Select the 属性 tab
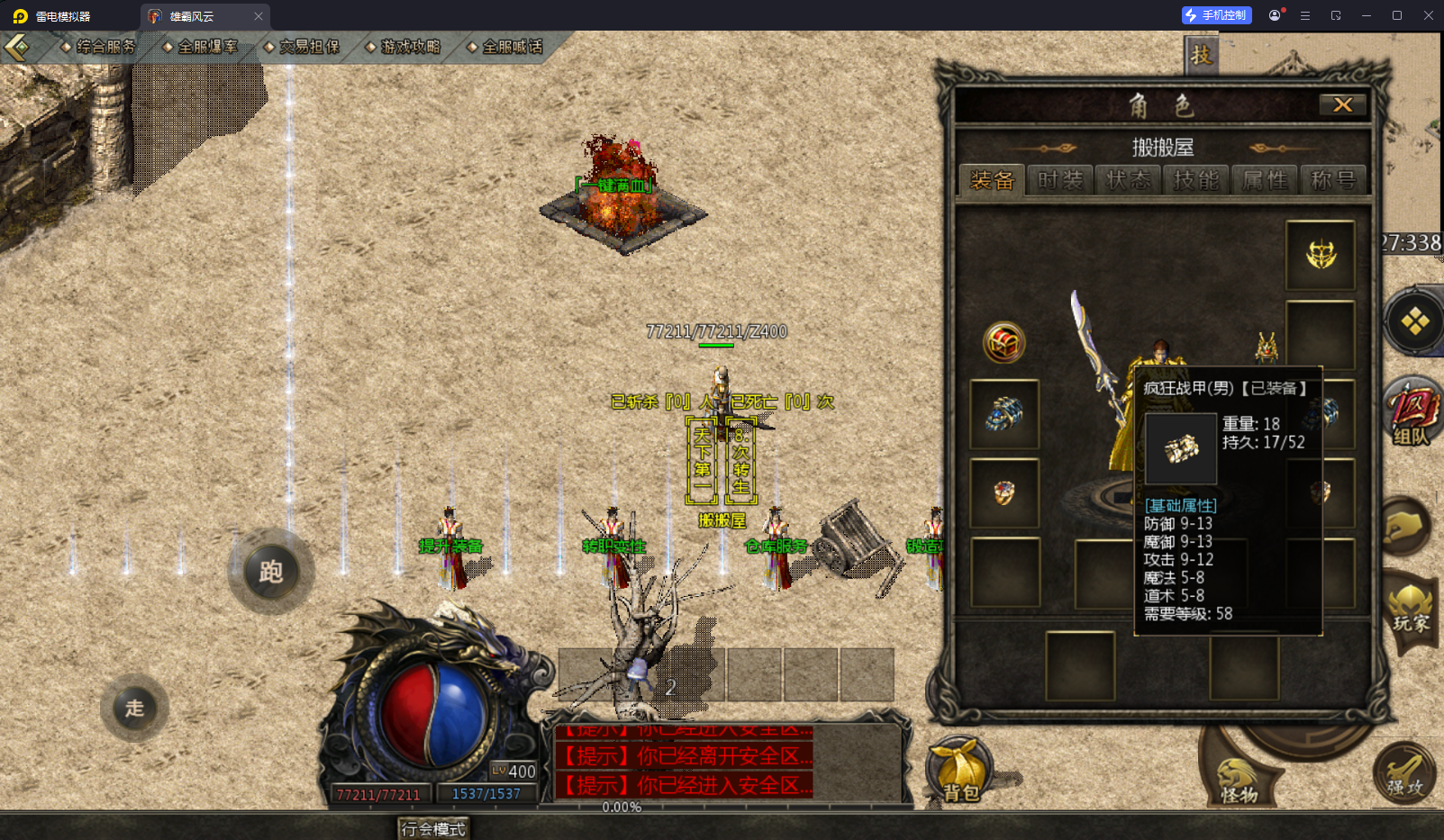The height and width of the screenshot is (840, 1444). coord(1265,180)
